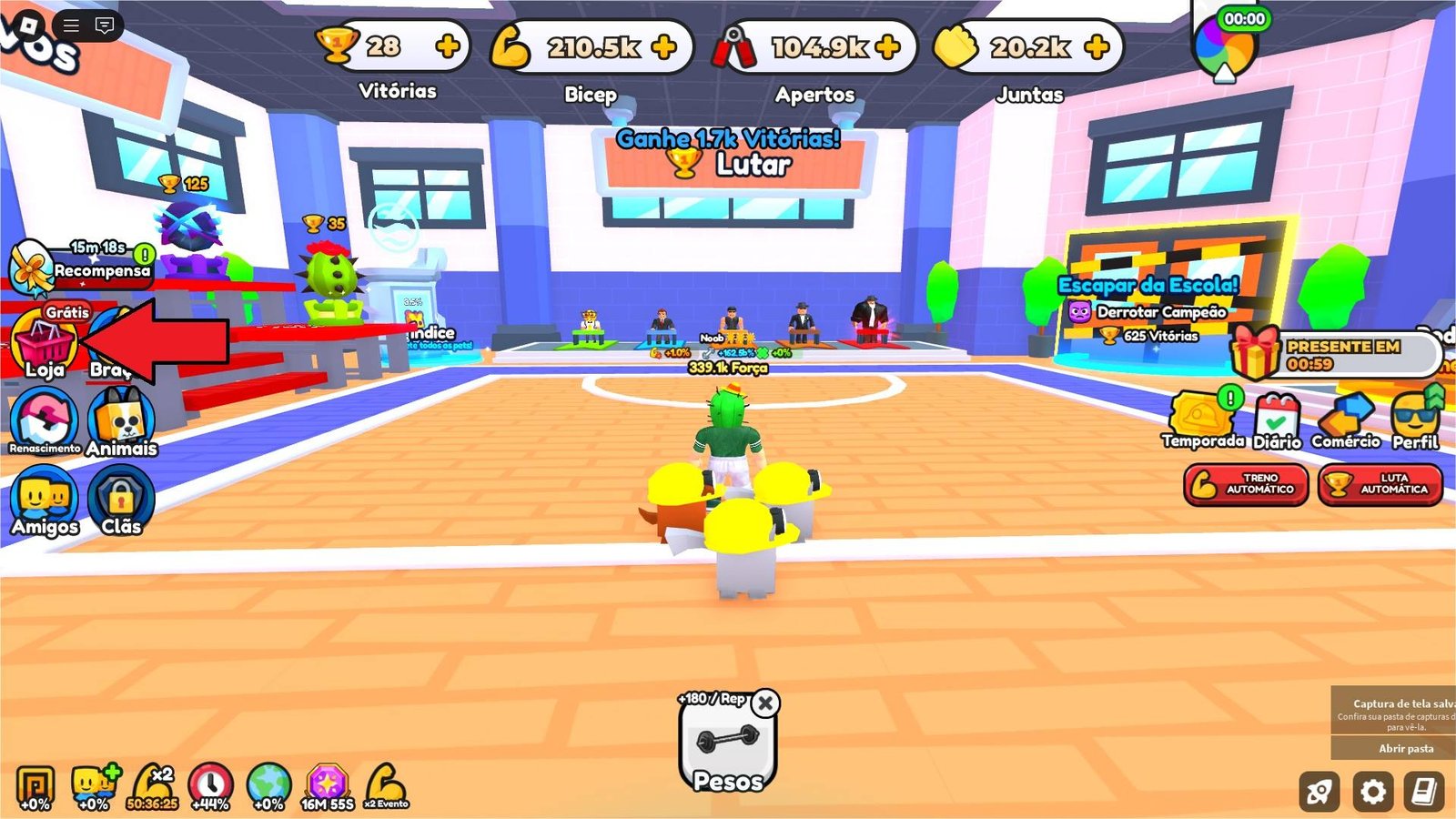Open the Roblox chat window

point(105,25)
